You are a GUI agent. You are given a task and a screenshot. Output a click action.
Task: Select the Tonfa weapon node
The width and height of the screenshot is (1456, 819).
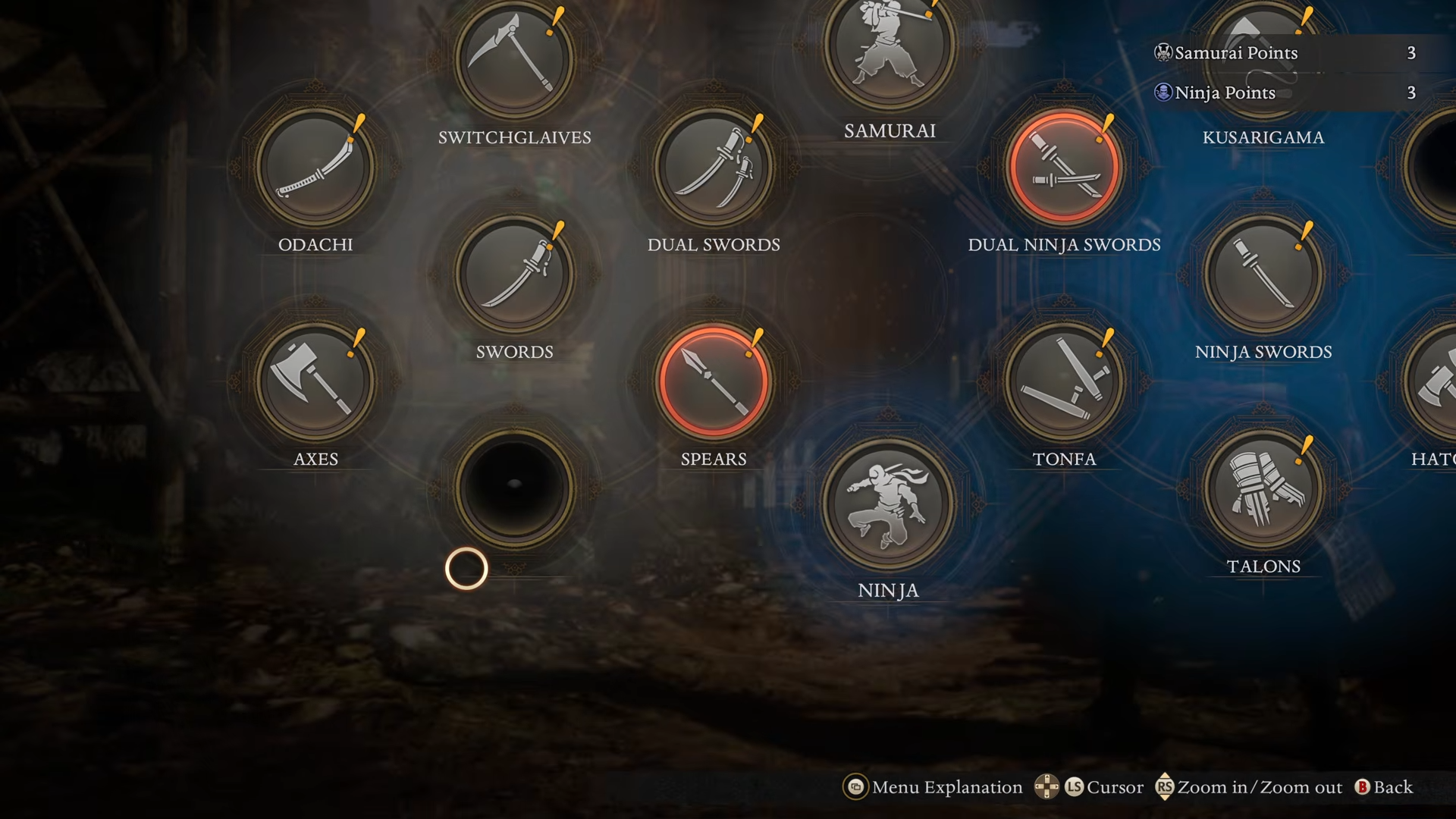1064,381
